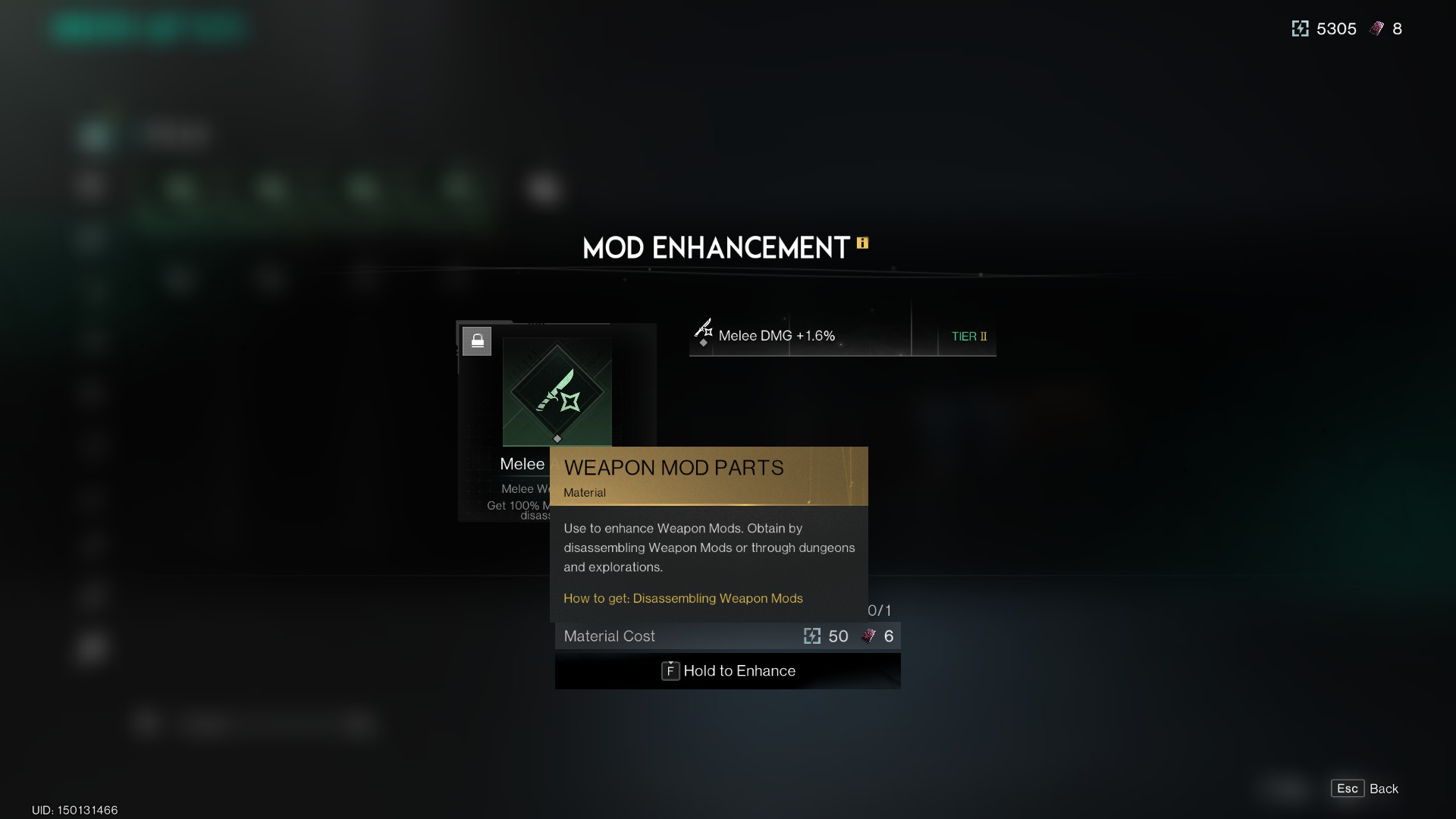Click the F key prompt icon

pos(670,671)
